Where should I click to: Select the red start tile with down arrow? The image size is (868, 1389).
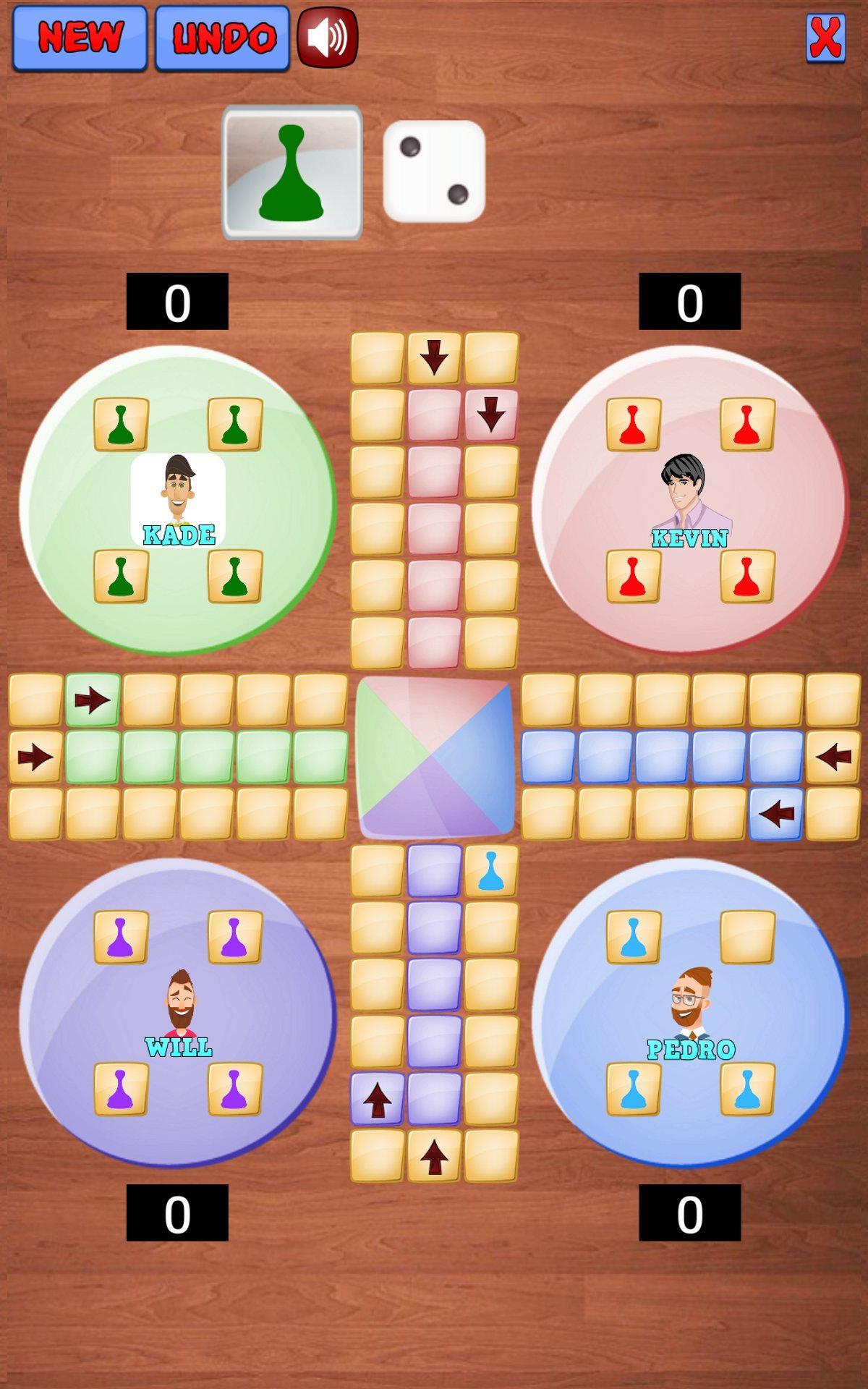[x=491, y=415]
